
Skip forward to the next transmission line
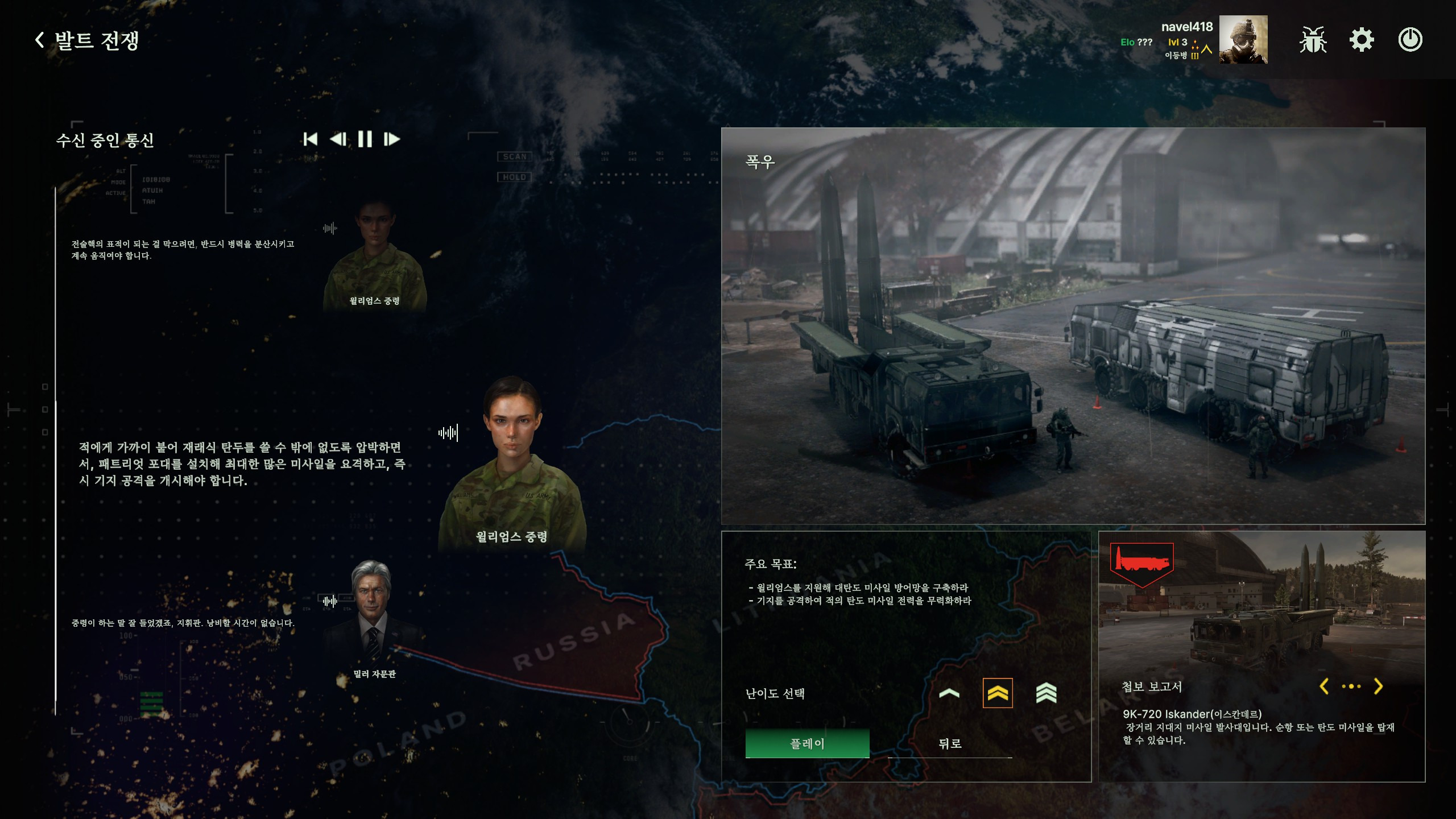point(392,139)
